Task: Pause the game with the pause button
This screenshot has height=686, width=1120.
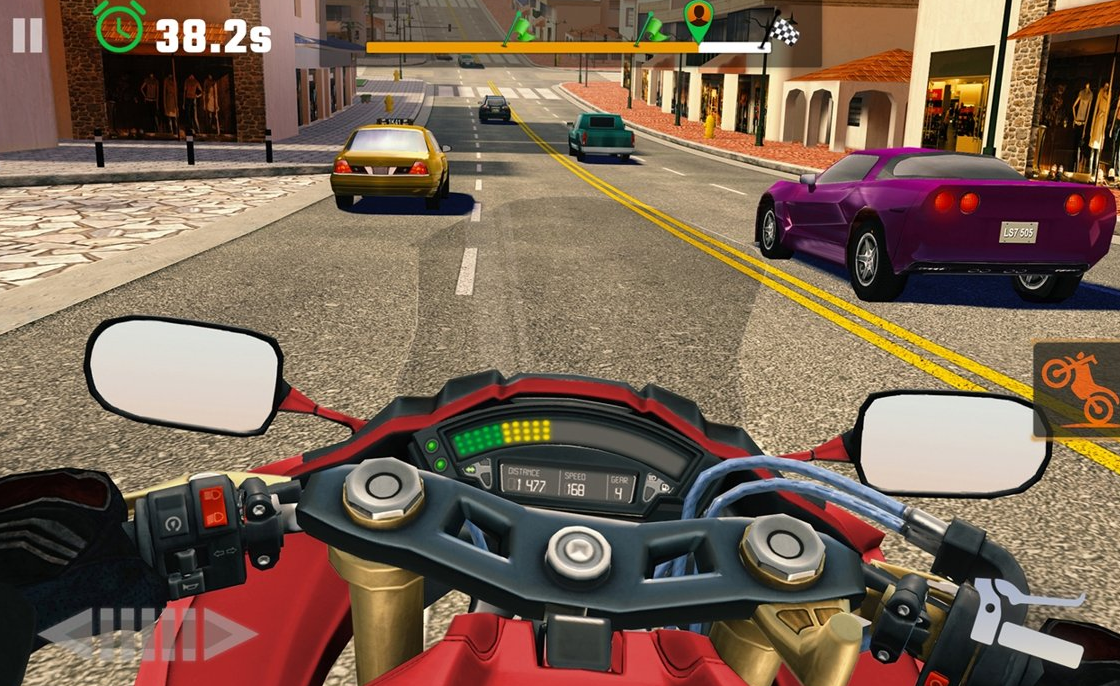Action: tap(27, 36)
